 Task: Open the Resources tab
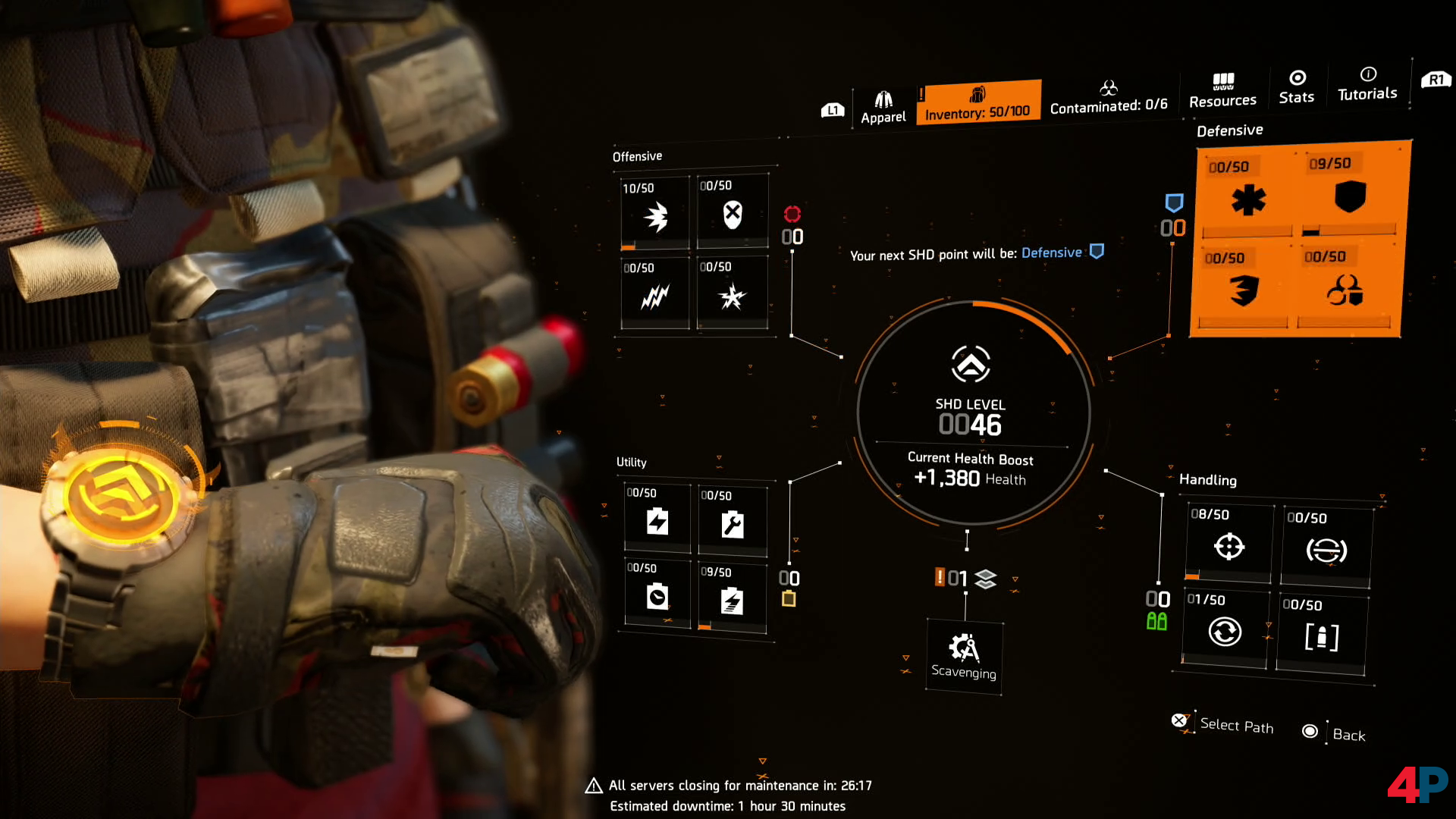[1222, 90]
